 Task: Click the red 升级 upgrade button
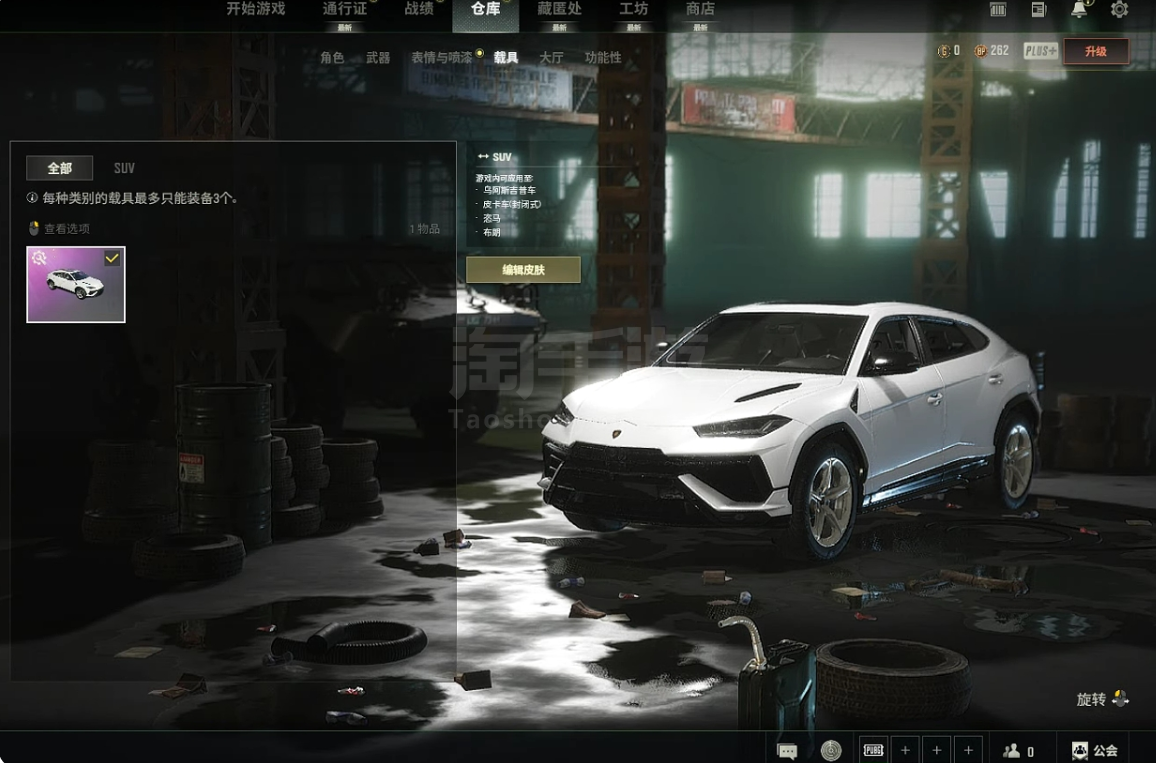[1096, 52]
